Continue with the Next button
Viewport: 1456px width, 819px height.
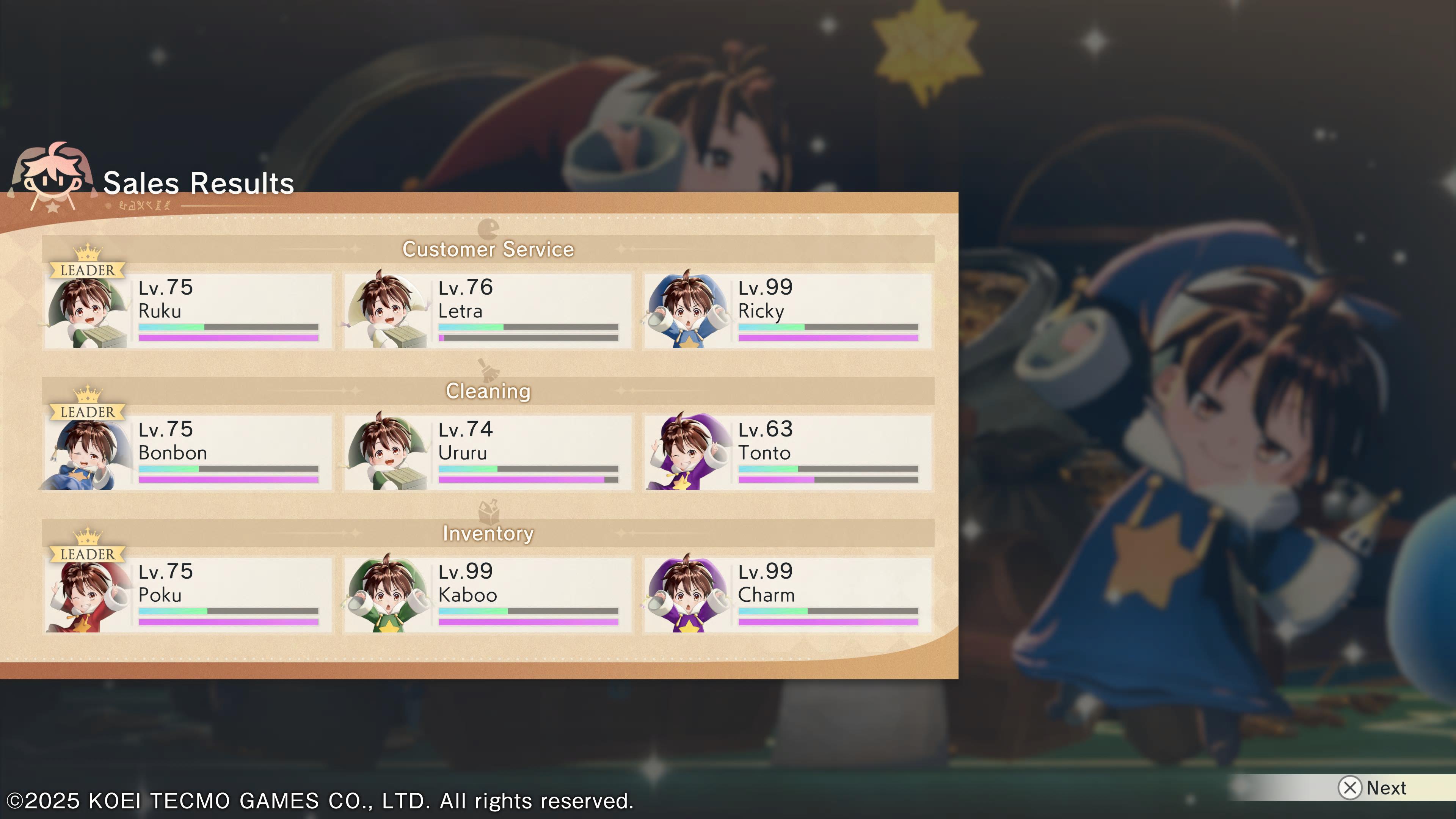point(1373,788)
